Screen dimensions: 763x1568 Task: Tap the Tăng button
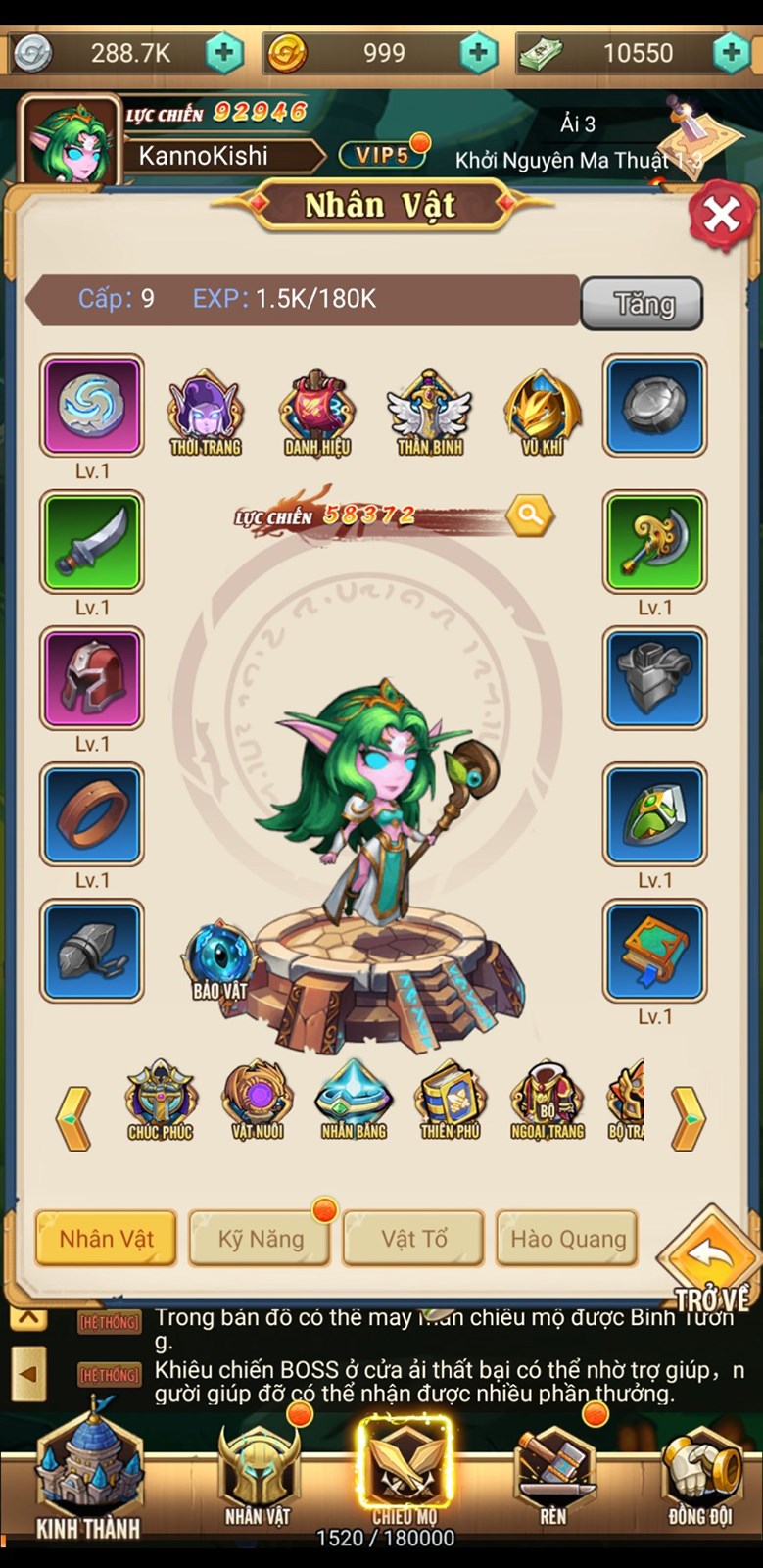point(642,303)
